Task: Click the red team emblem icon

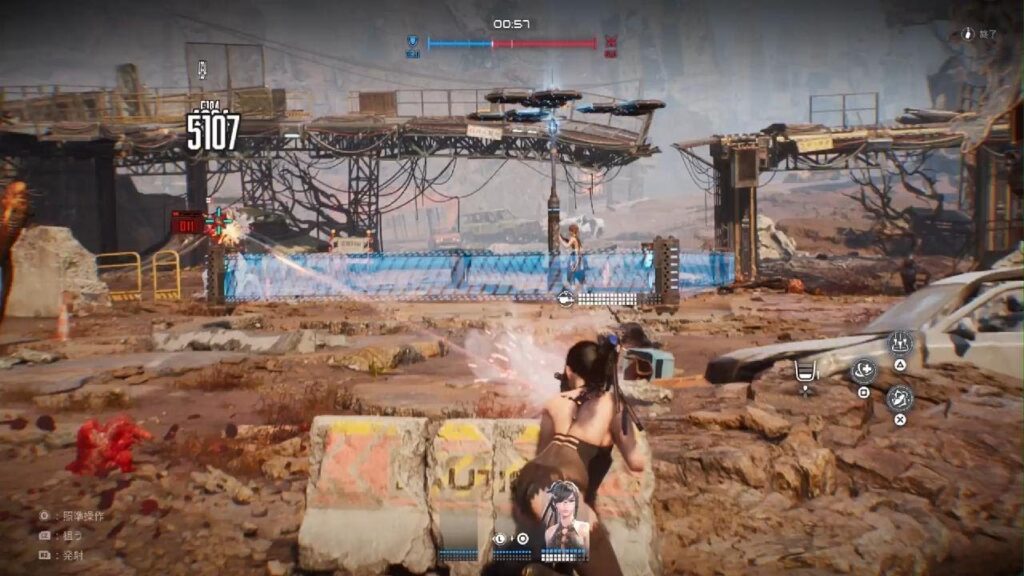Action: pyautogui.click(x=611, y=43)
